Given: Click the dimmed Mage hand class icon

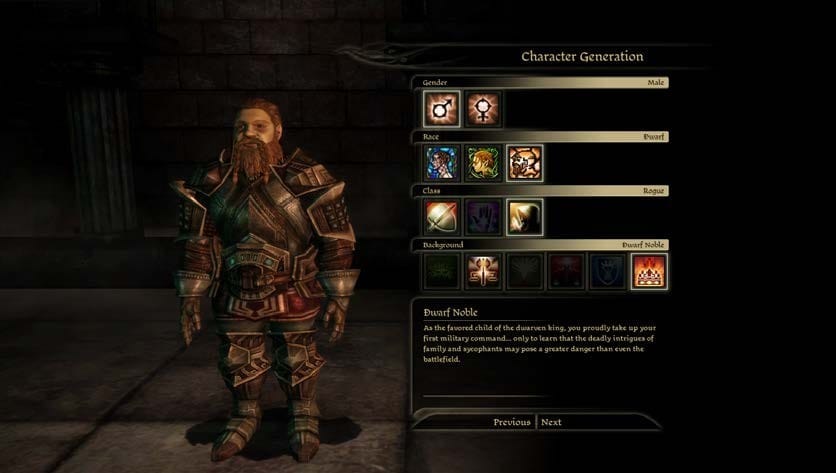Looking at the screenshot, I should 483,217.
